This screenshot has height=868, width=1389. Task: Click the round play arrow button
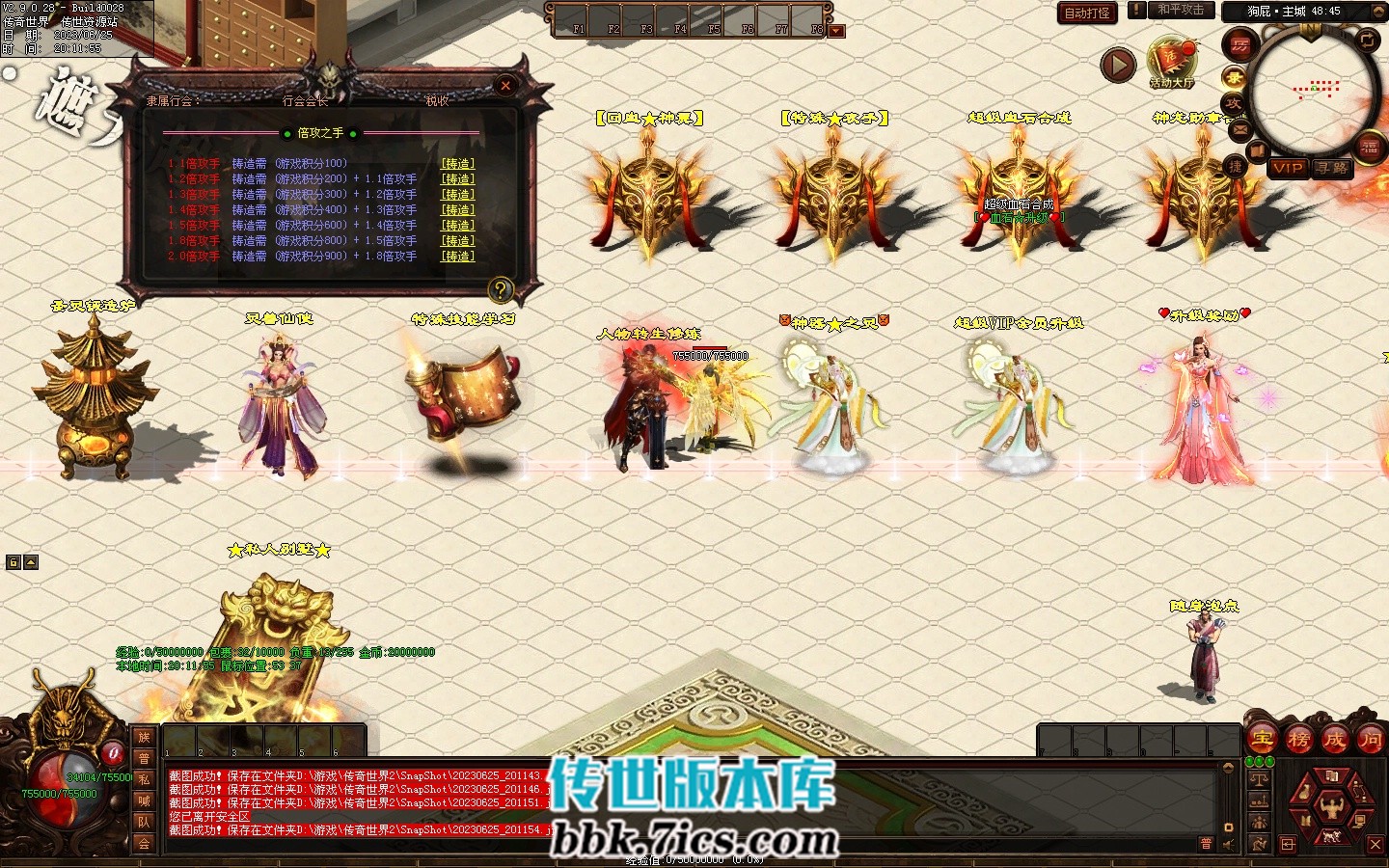[x=1118, y=66]
